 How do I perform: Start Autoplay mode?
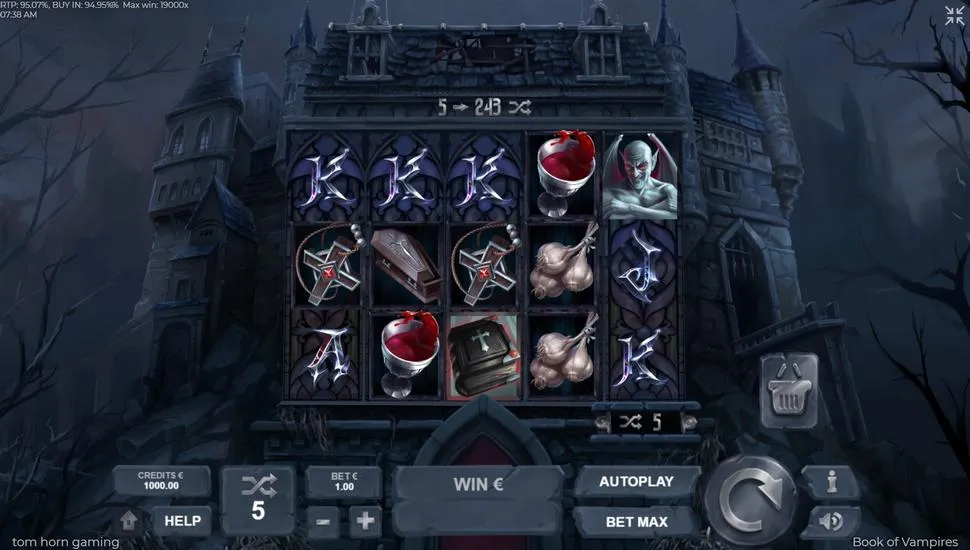636,482
